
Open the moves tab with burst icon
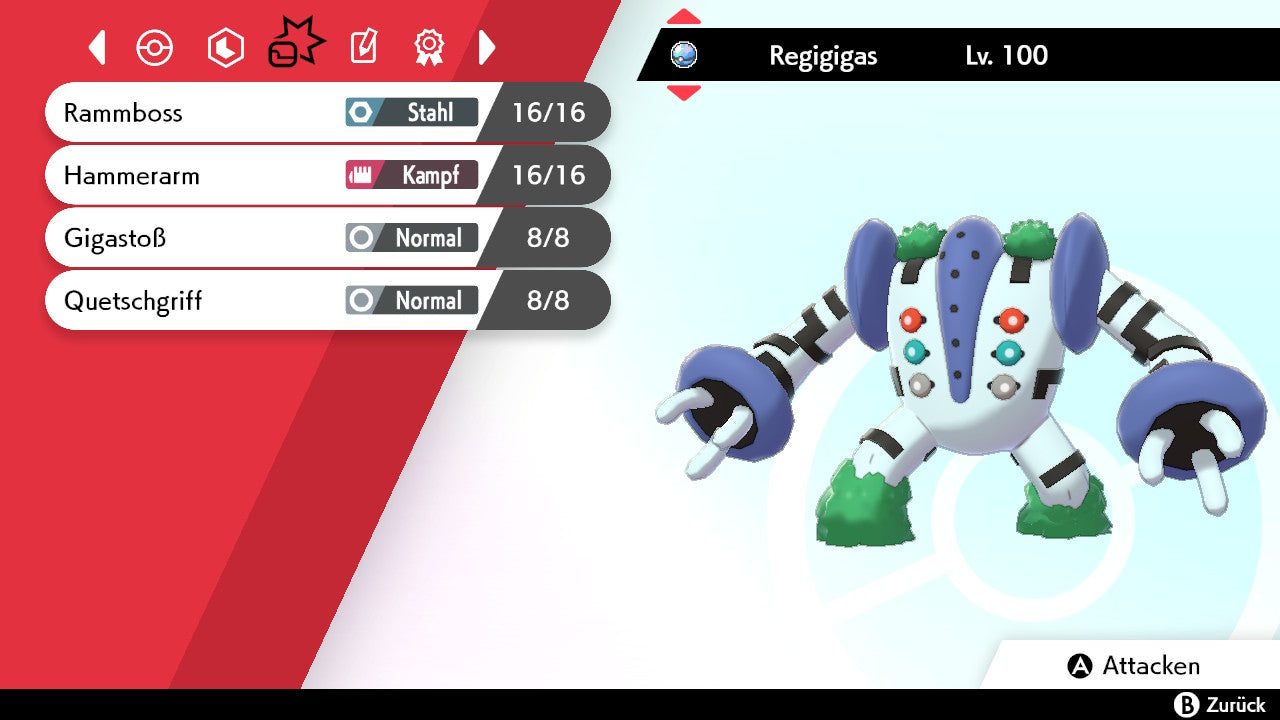(295, 45)
